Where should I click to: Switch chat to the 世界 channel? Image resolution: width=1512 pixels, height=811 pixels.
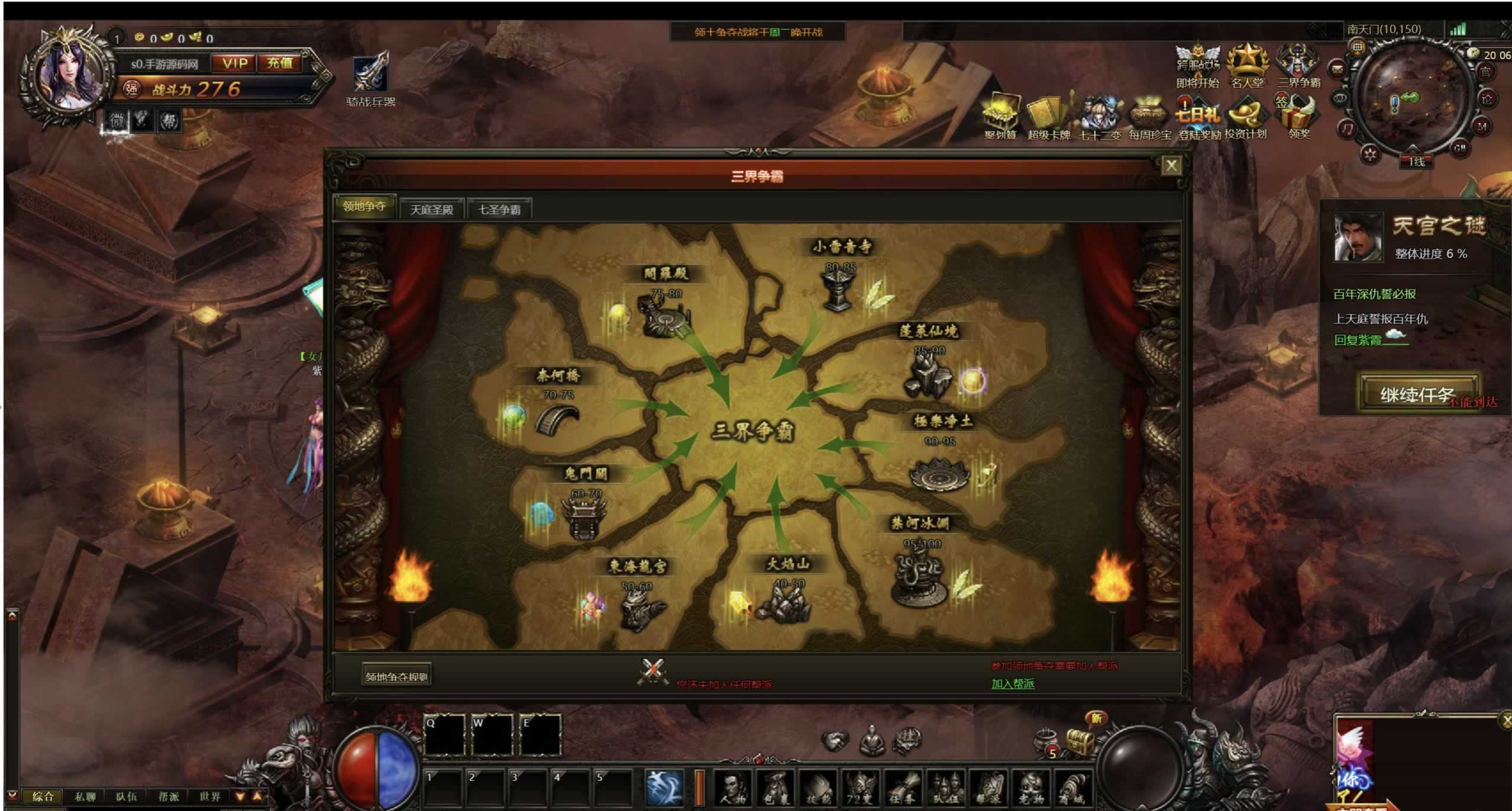pyautogui.click(x=210, y=796)
